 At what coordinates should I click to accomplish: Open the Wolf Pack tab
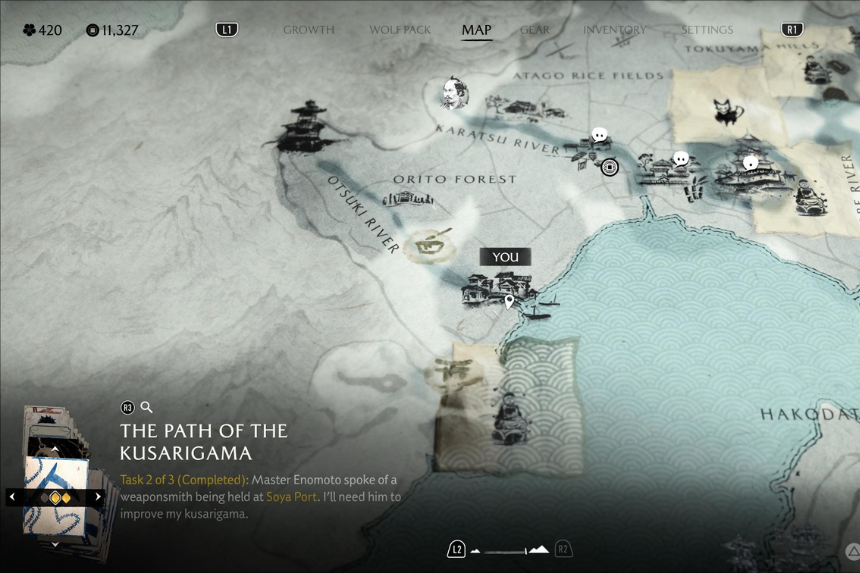coord(400,30)
